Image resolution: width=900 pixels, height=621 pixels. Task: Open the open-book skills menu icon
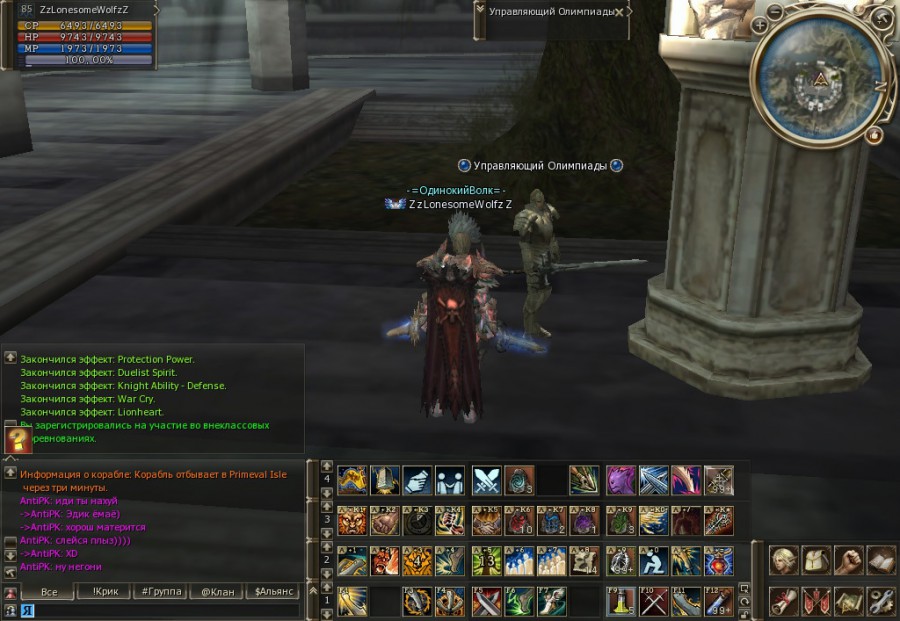tap(881, 560)
